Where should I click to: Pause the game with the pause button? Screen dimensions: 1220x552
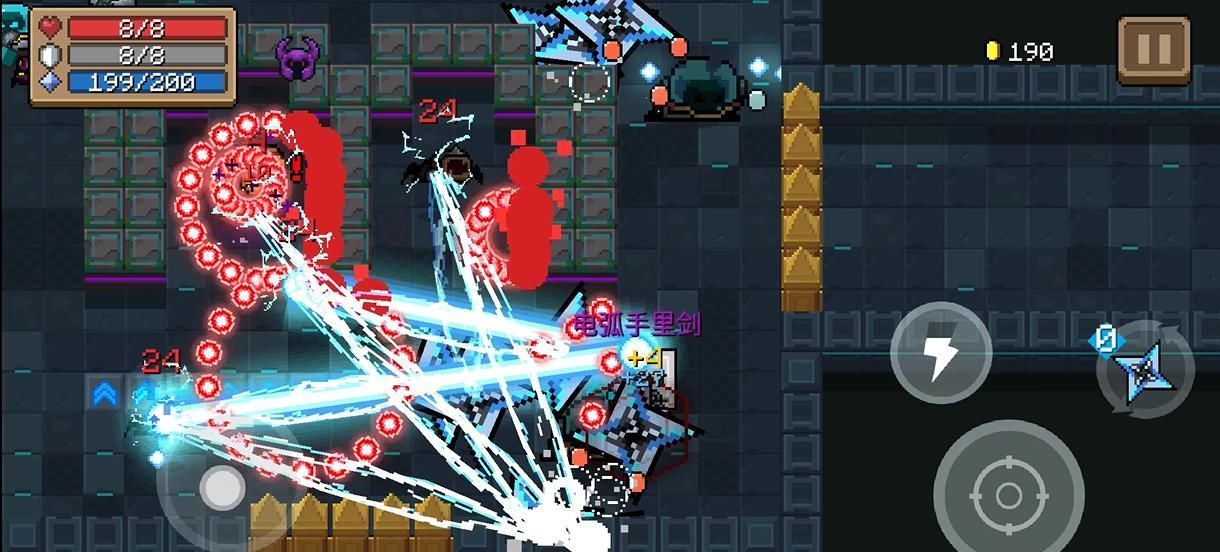click(1153, 49)
